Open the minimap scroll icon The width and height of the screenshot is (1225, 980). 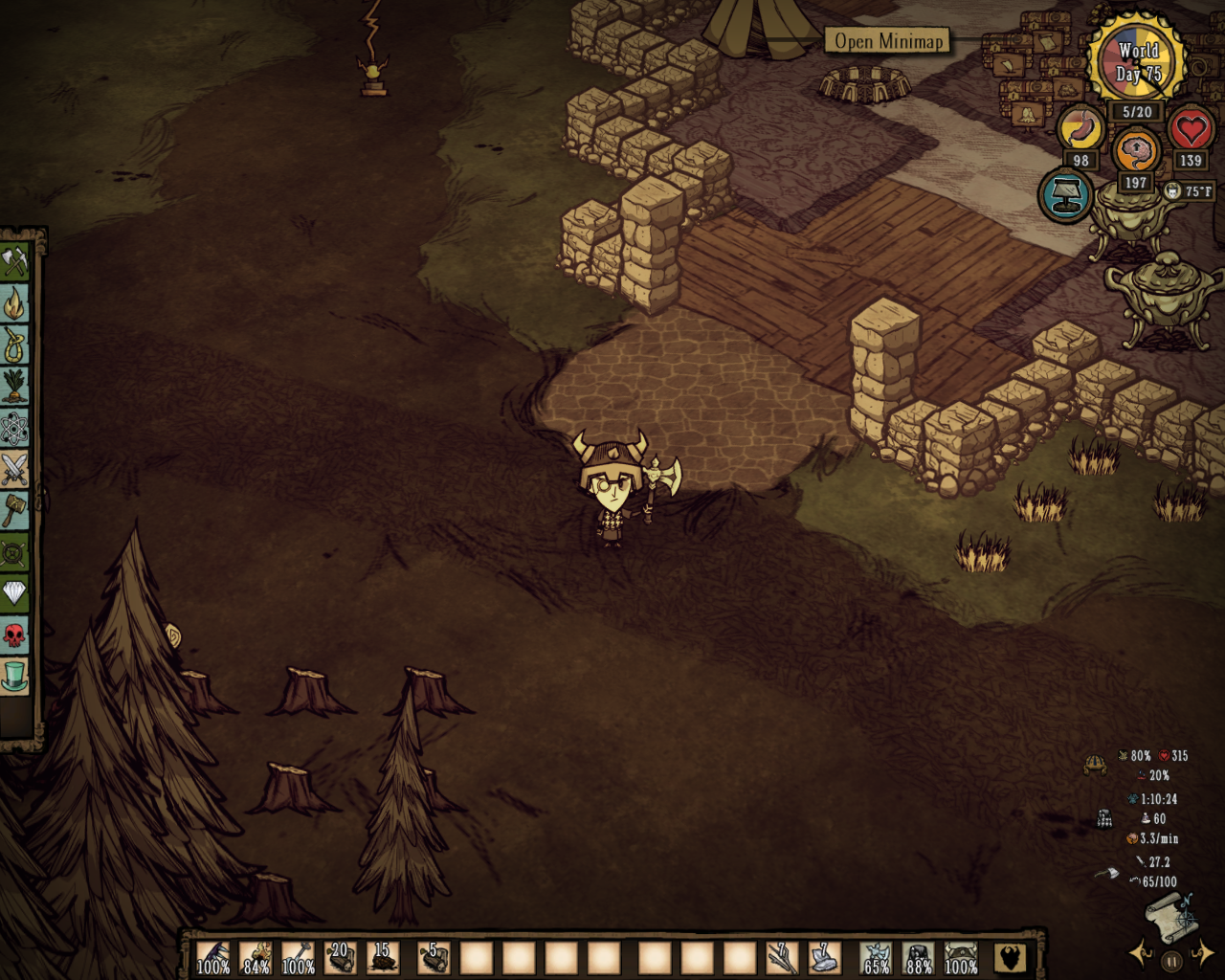tap(1171, 917)
